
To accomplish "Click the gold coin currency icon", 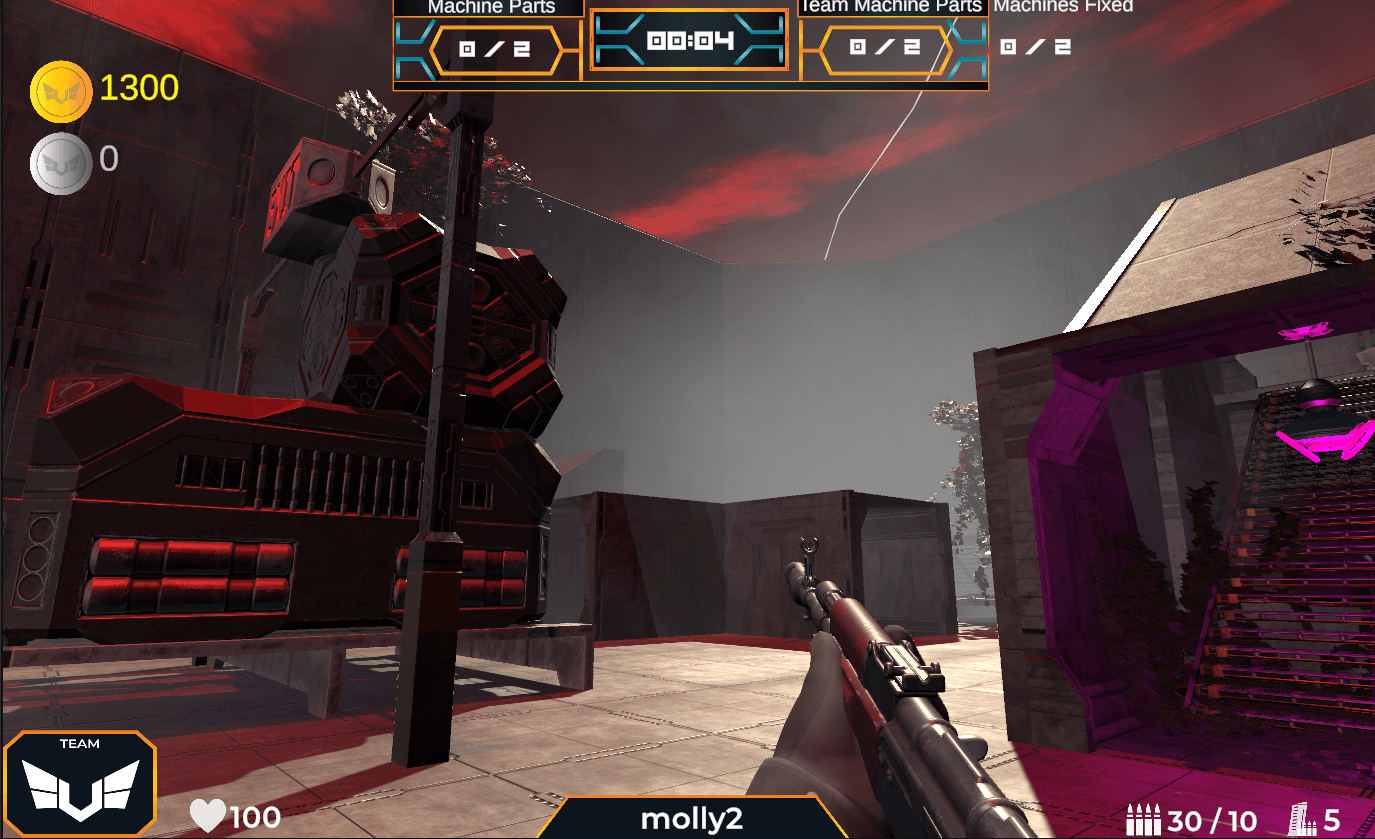I will (x=62, y=91).
